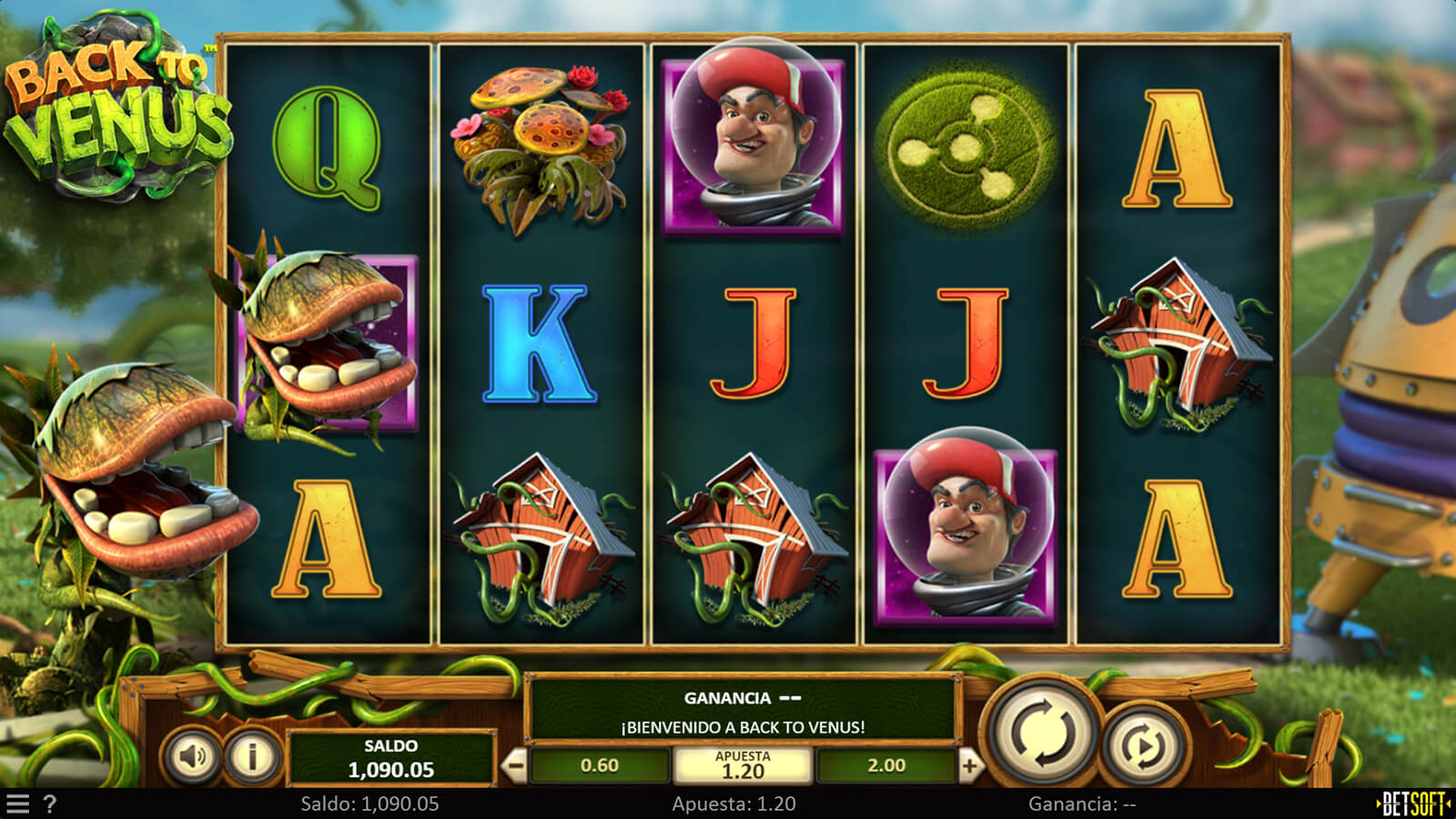Image resolution: width=1456 pixels, height=819 pixels.
Task: Select the 2.00 bet amount
Action: click(886, 765)
